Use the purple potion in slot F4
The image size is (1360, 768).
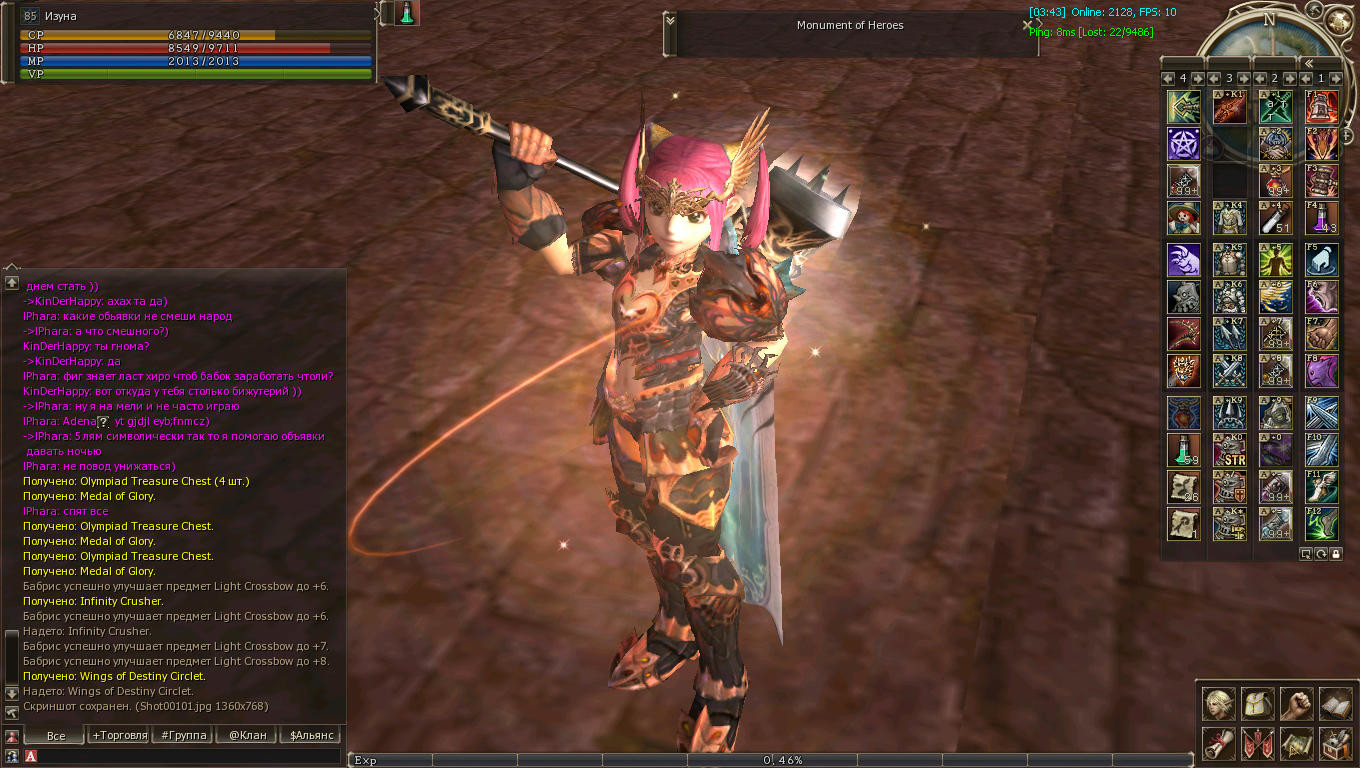click(1321, 218)
